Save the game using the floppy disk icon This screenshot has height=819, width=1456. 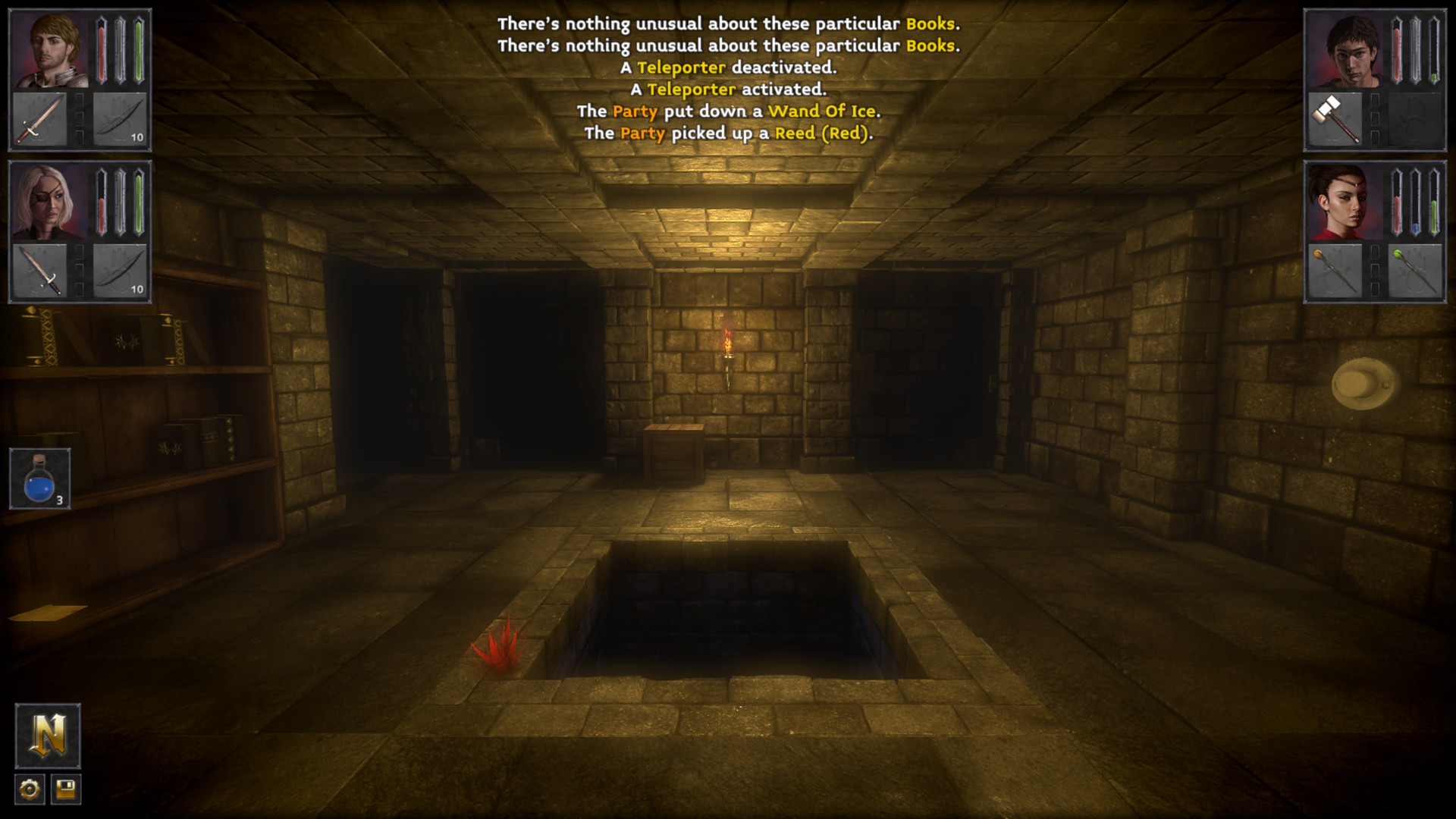67,789
